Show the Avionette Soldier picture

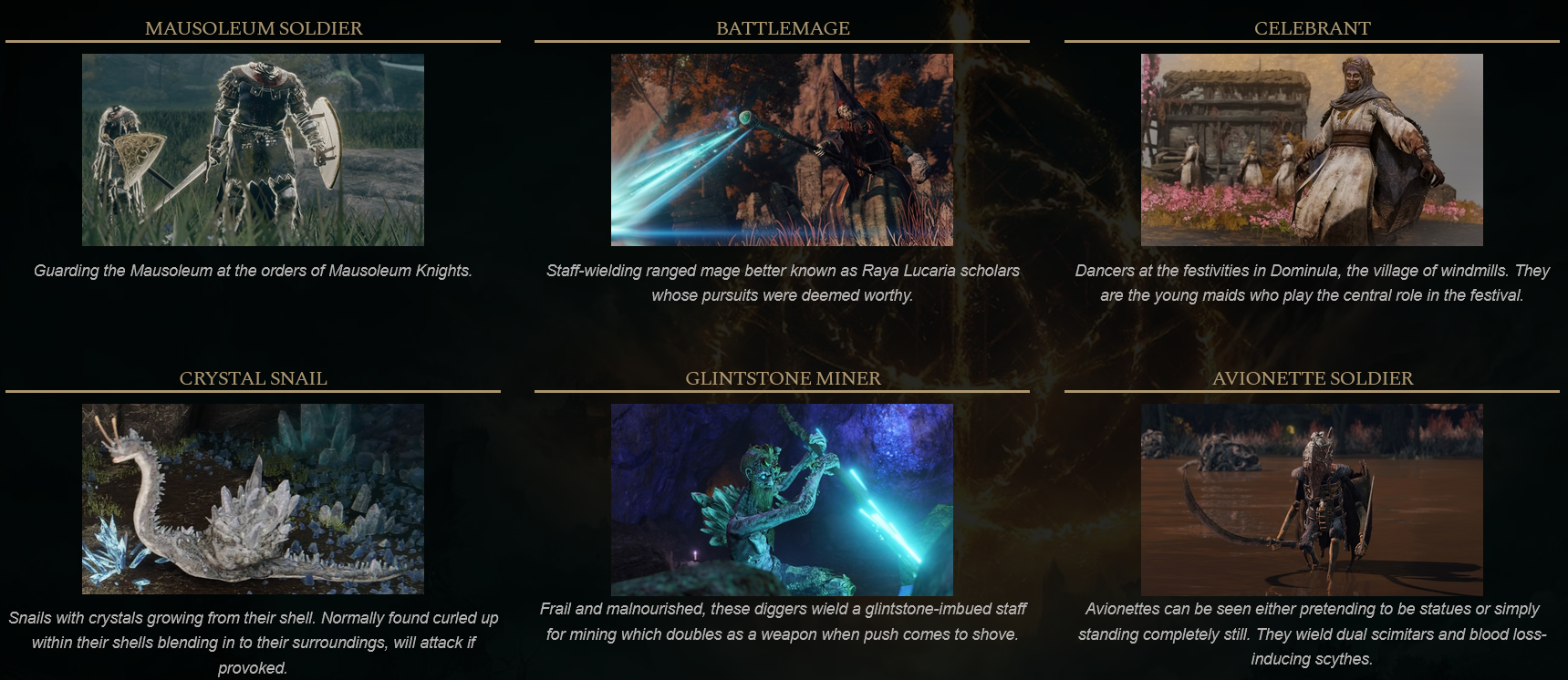(x=1312, y=499)
